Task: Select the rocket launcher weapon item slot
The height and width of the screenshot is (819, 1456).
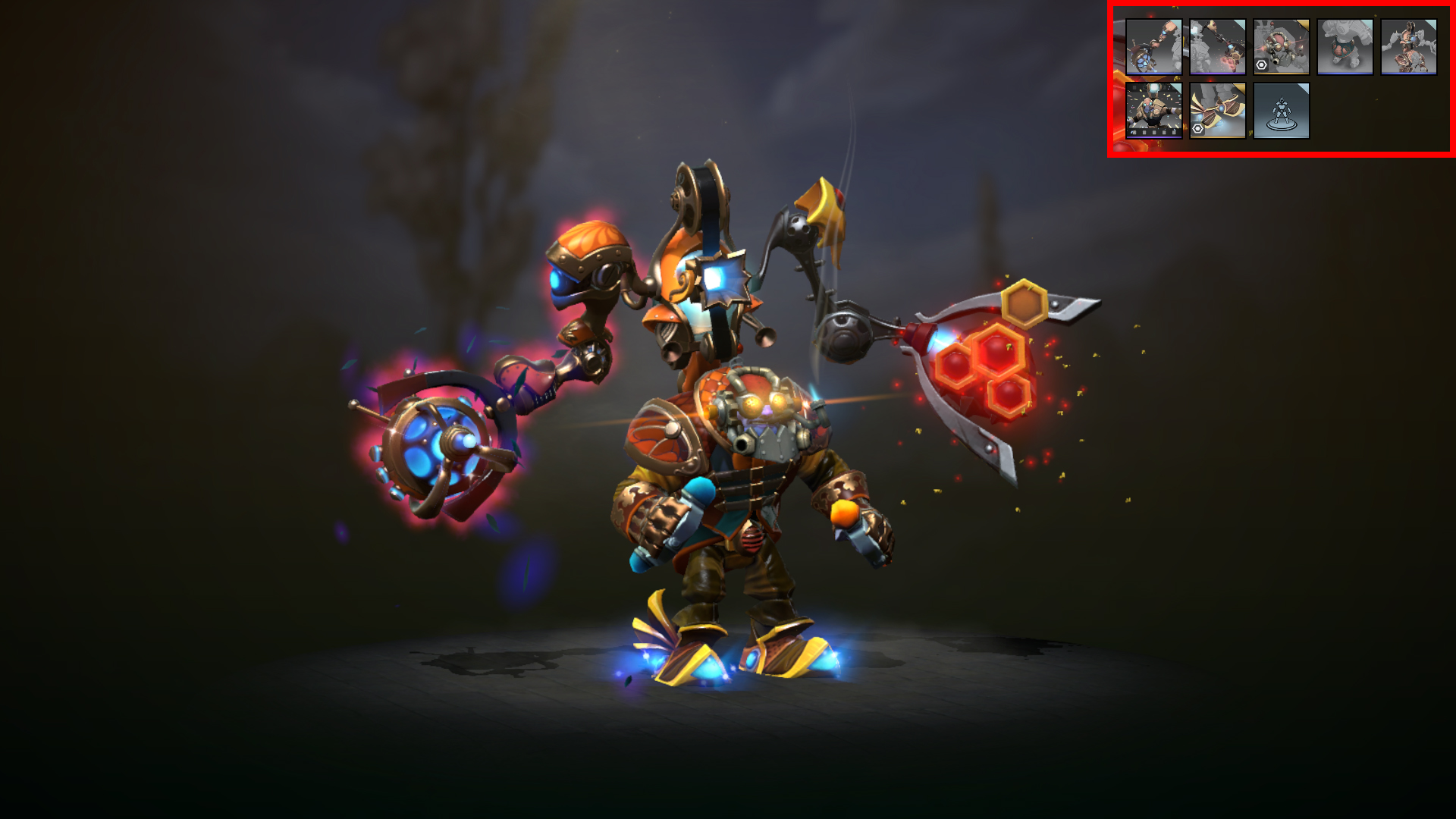Action: pos(1154,47)
